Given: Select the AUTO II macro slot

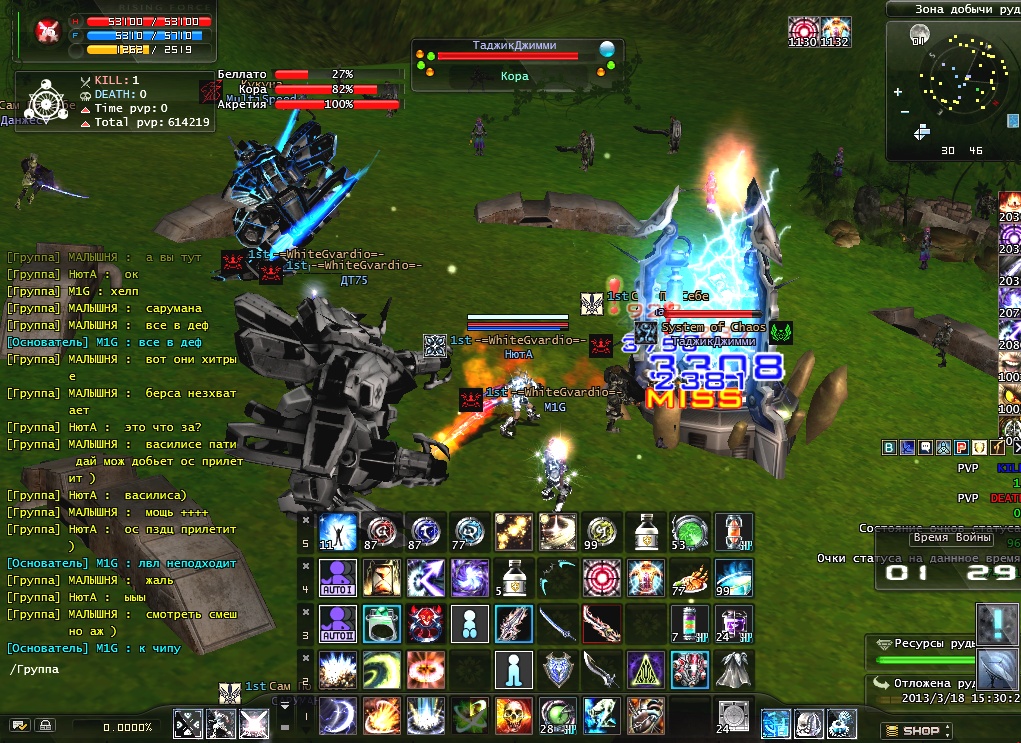Looking at the screenshot, I should pos(337,623).
